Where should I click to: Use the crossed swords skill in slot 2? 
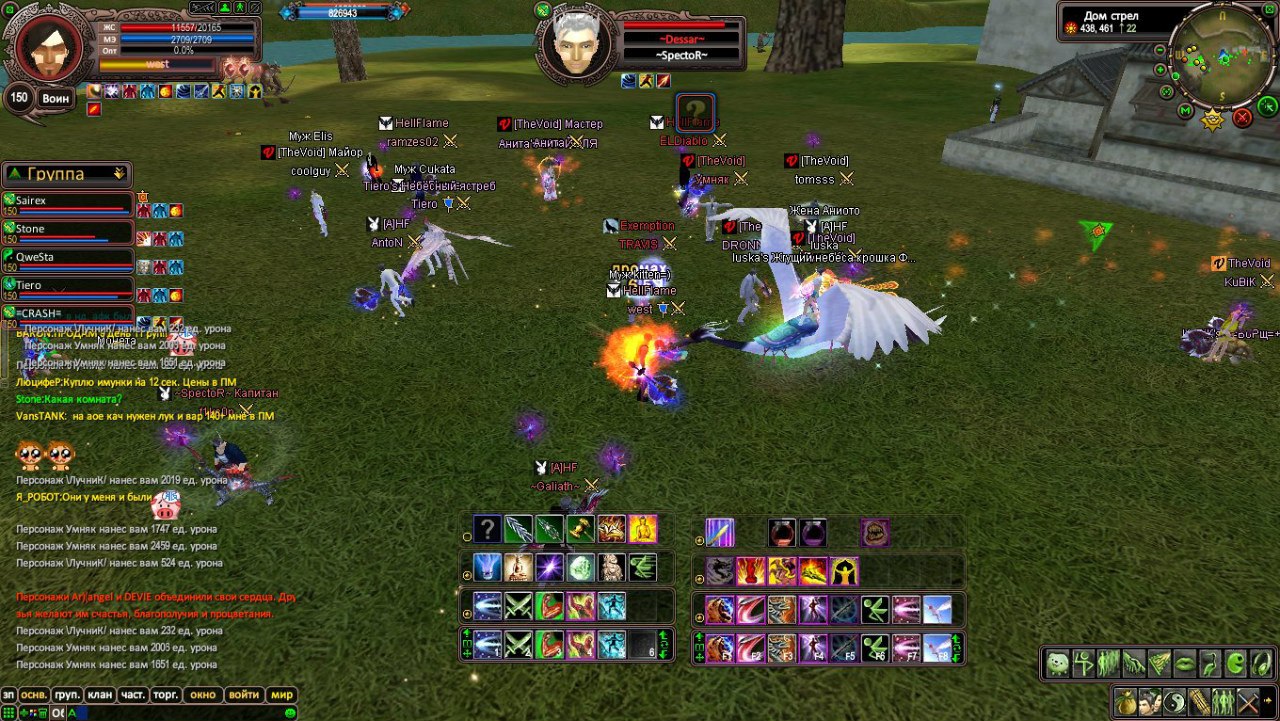click(518, 646)
